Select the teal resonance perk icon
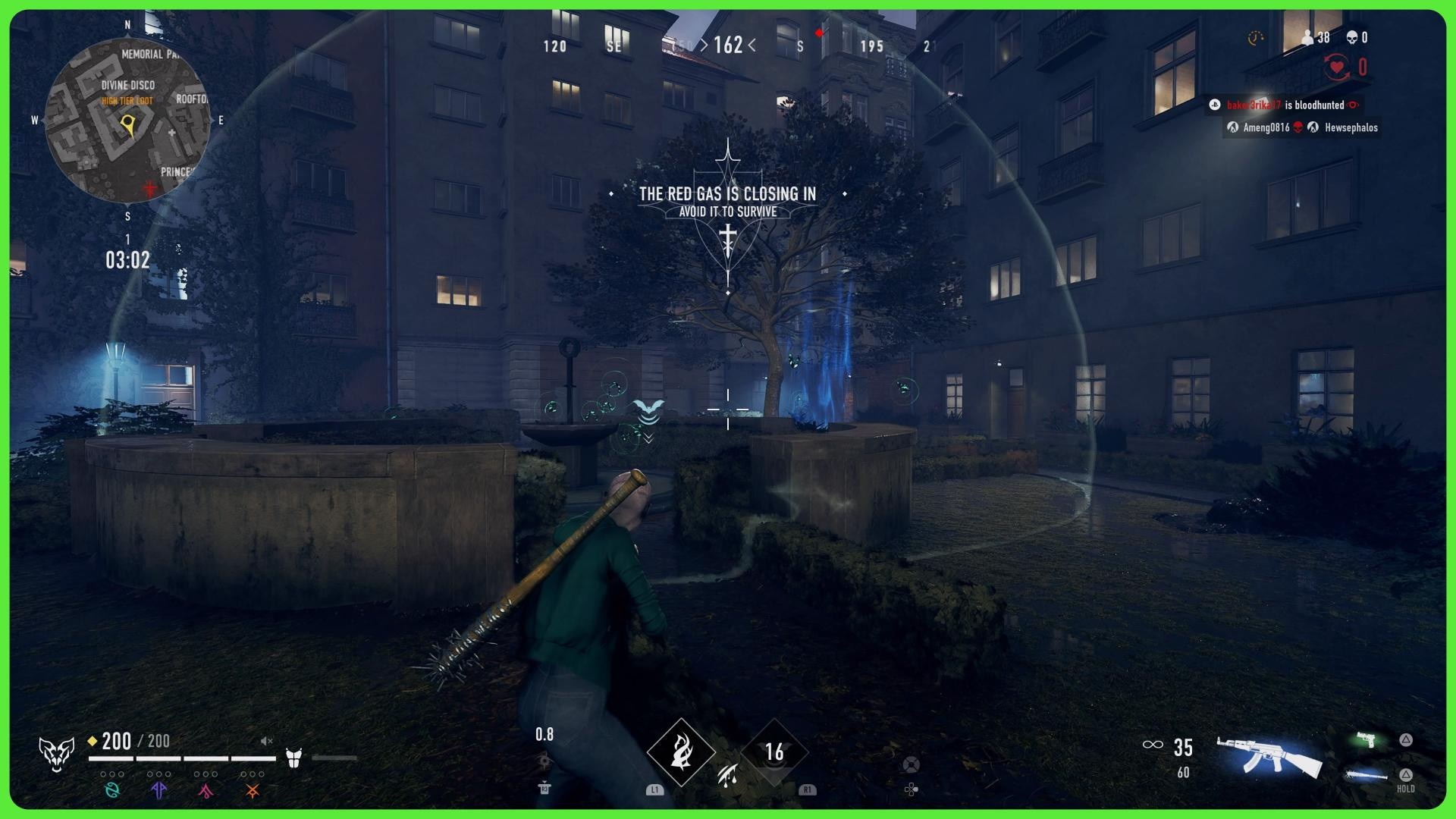Viewport: 1456px width, 819px height. [x=112, y=790]
